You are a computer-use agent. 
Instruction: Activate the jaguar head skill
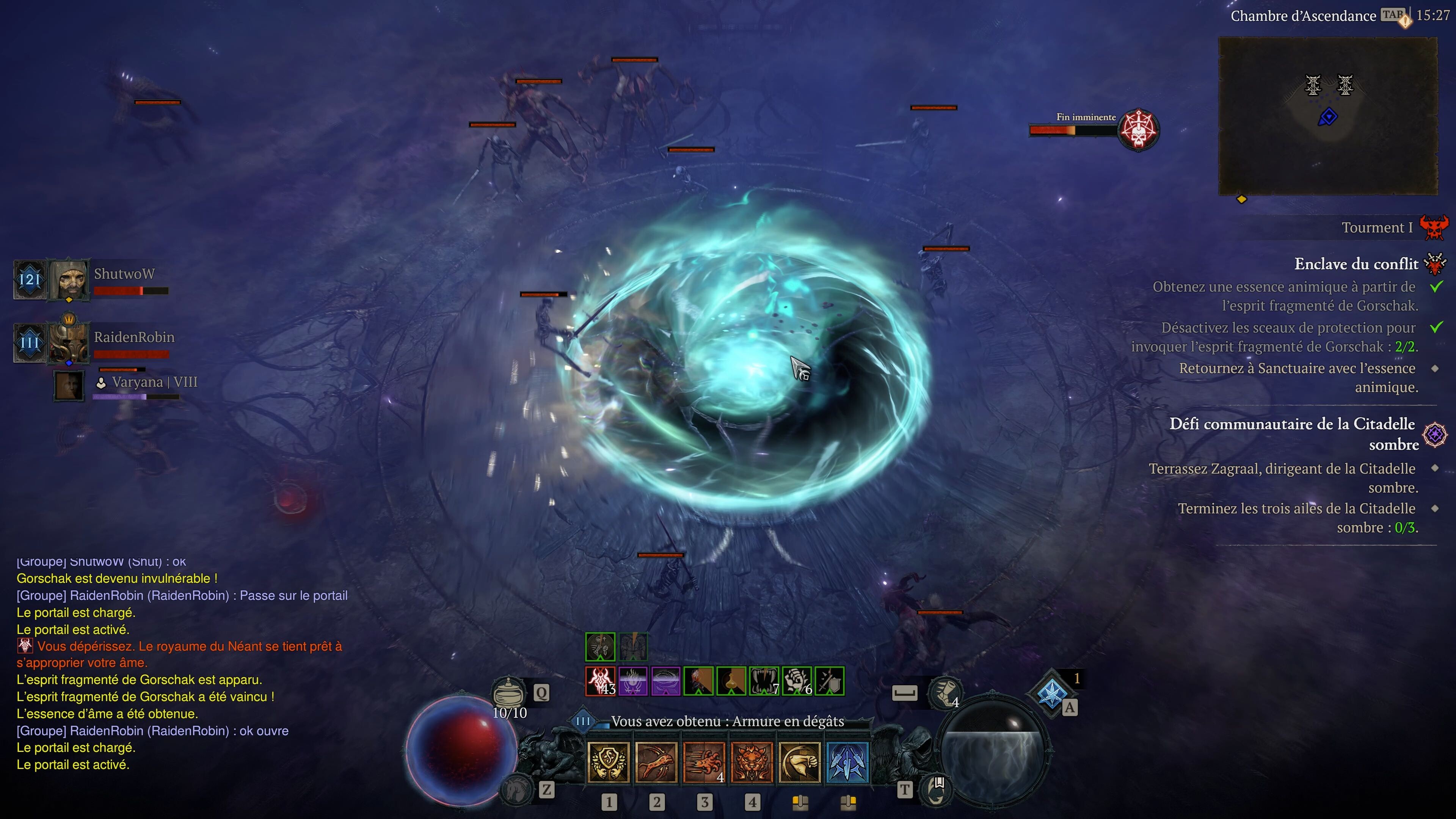point(752,763)
